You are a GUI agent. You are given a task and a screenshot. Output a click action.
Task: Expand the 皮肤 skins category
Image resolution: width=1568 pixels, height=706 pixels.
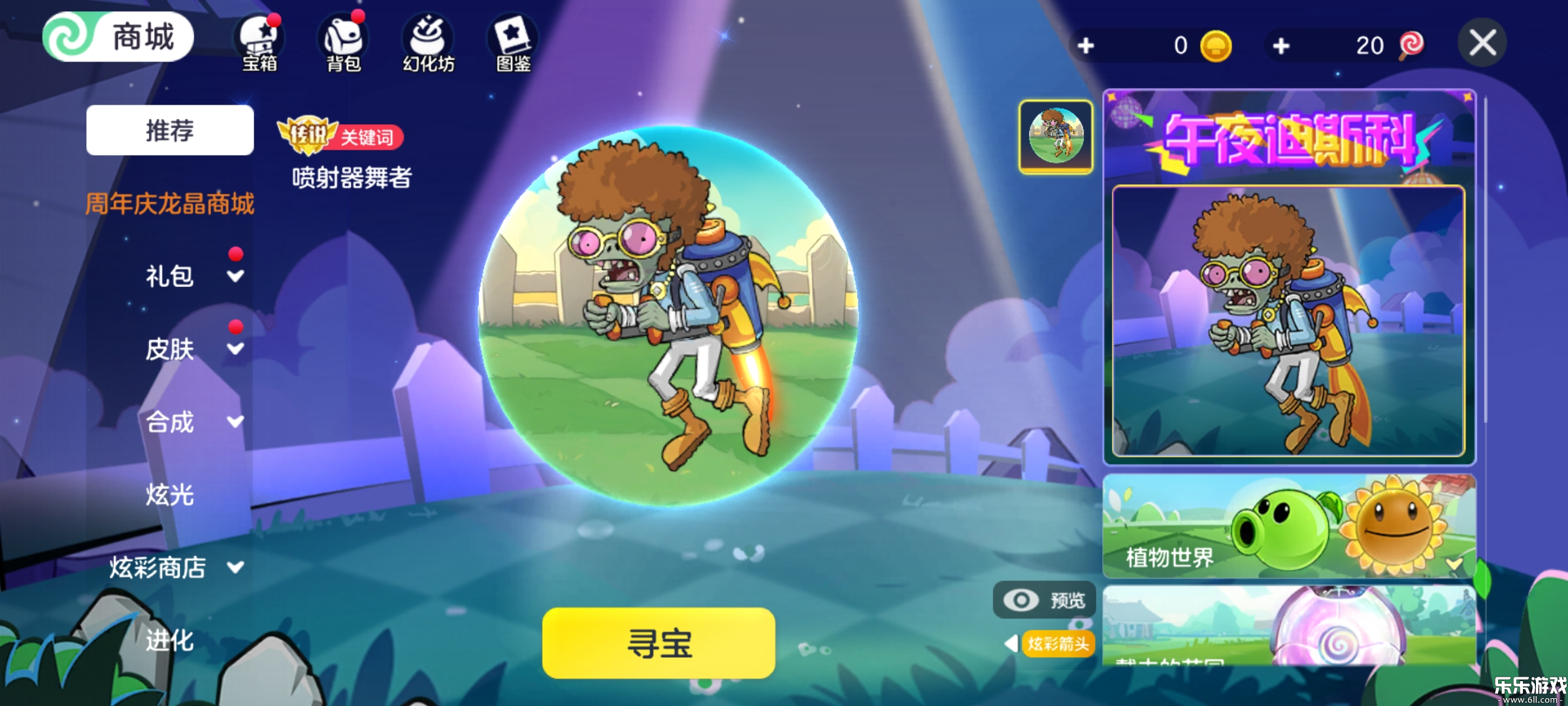[170, 350]
